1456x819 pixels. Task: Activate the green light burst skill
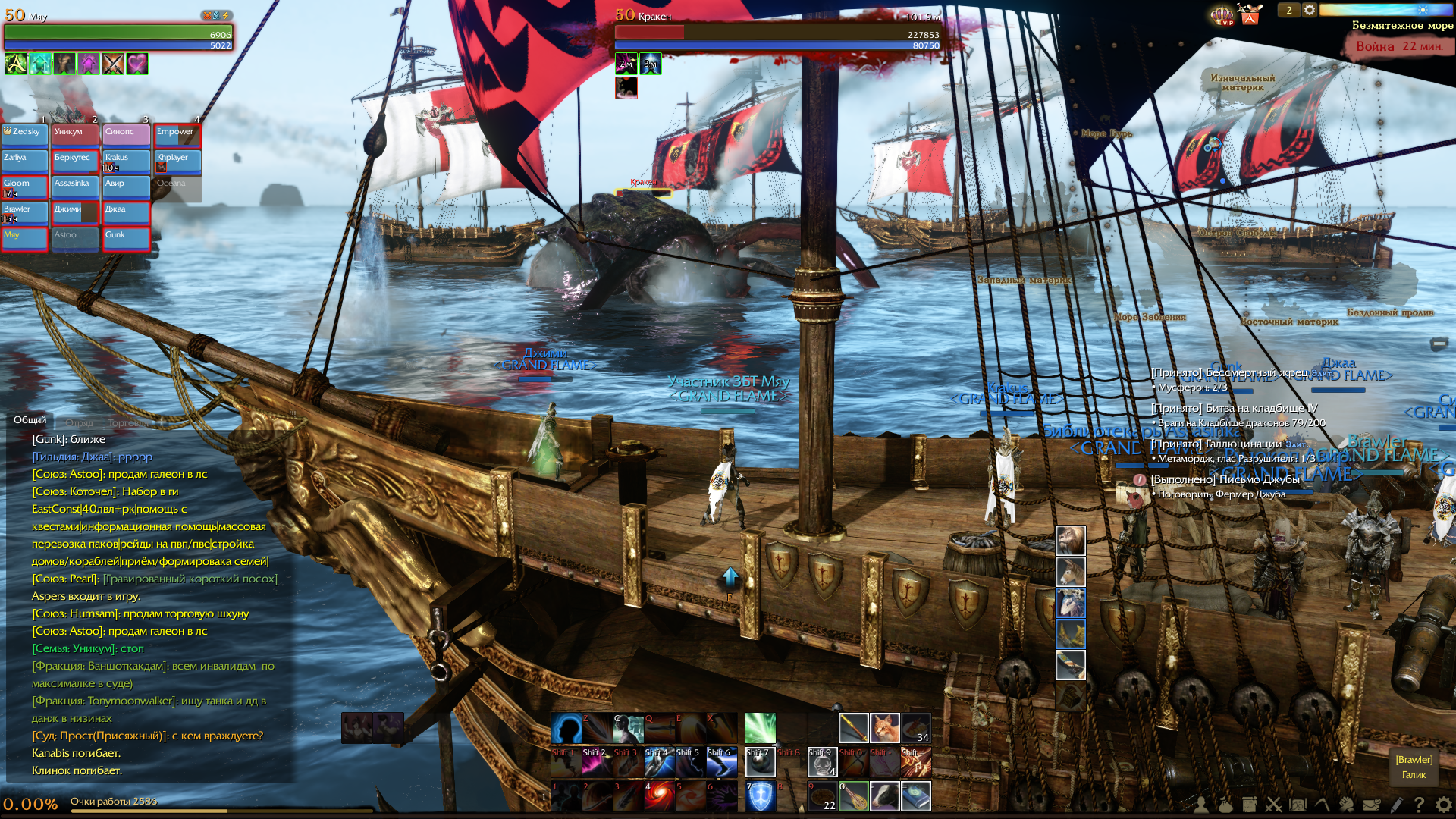[760, 728]
